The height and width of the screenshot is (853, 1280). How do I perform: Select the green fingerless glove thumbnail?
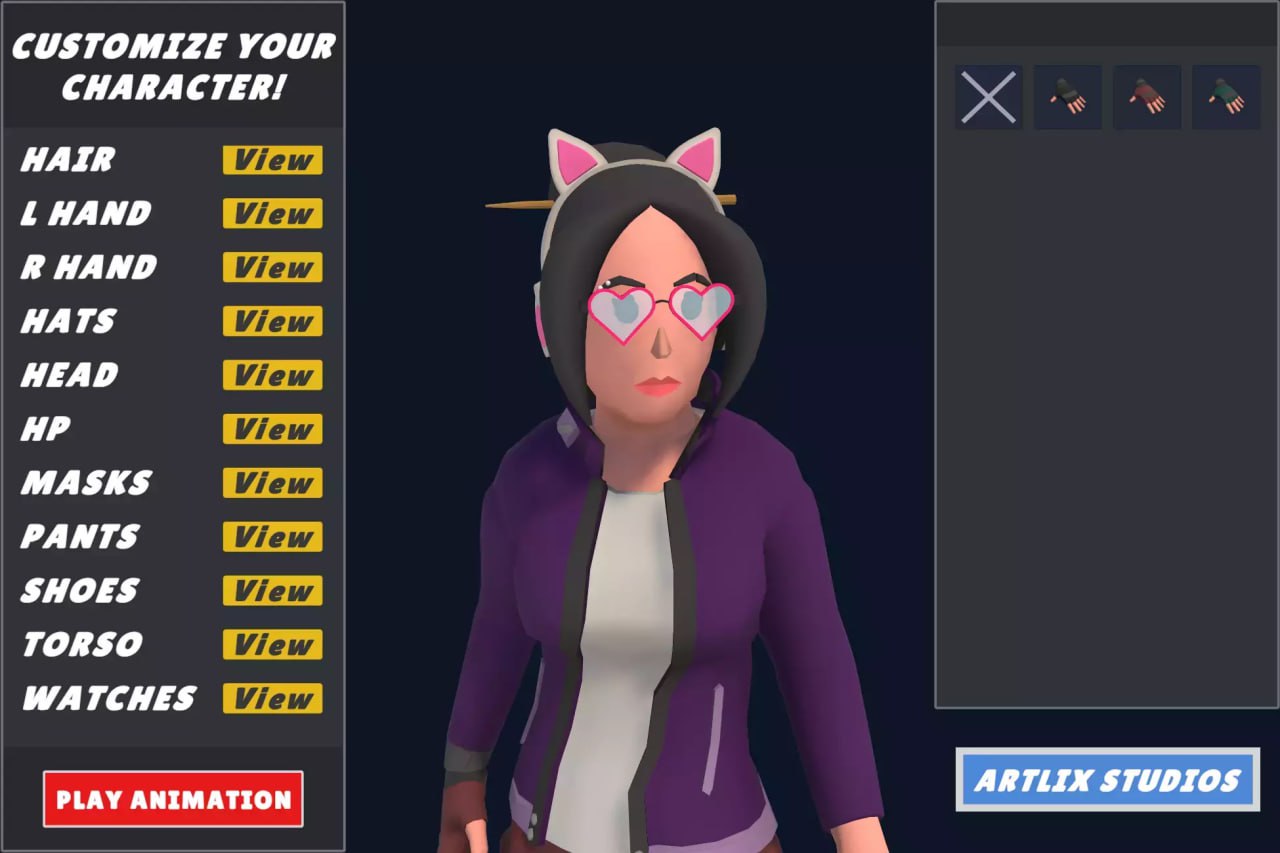1226,97
